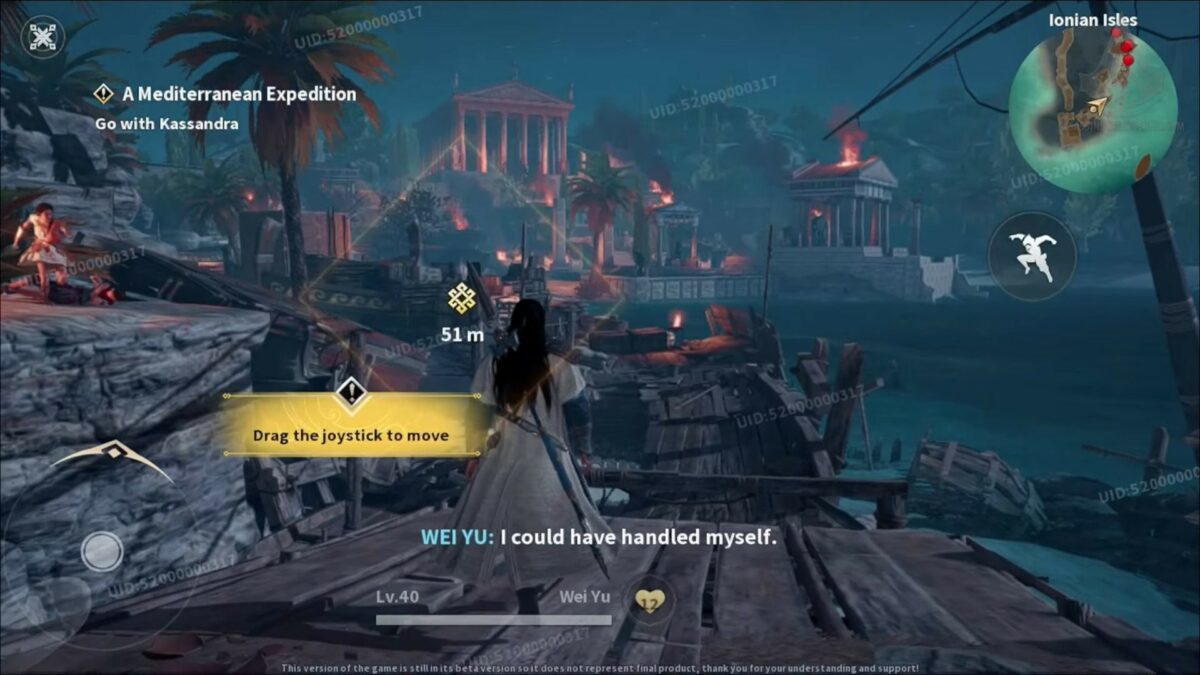The image size is (1200, 675).
Task: Select the A Mediterranean Expedition quest tracker
Action: (238, 94)
